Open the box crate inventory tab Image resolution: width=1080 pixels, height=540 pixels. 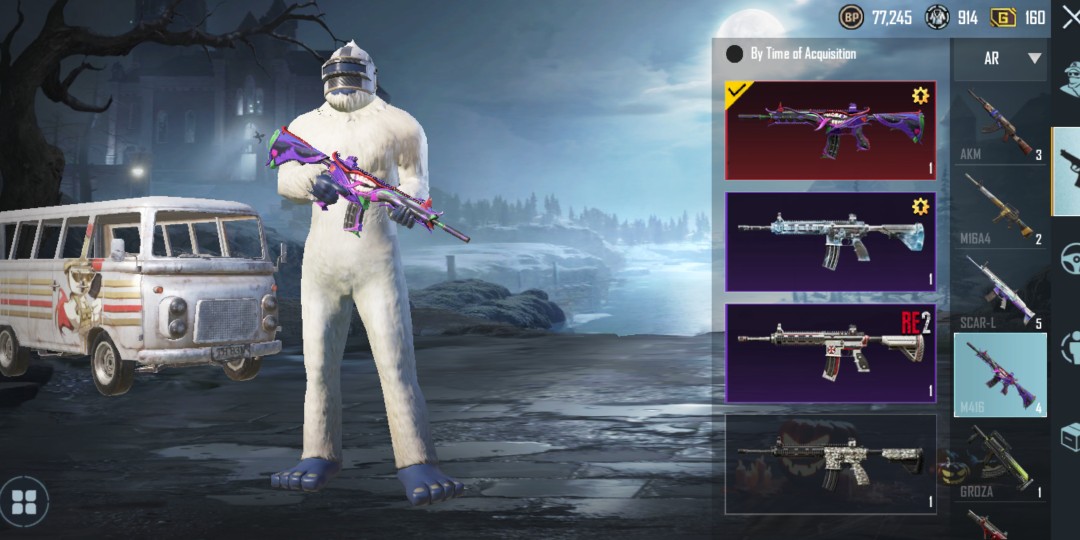point(1070,436)
